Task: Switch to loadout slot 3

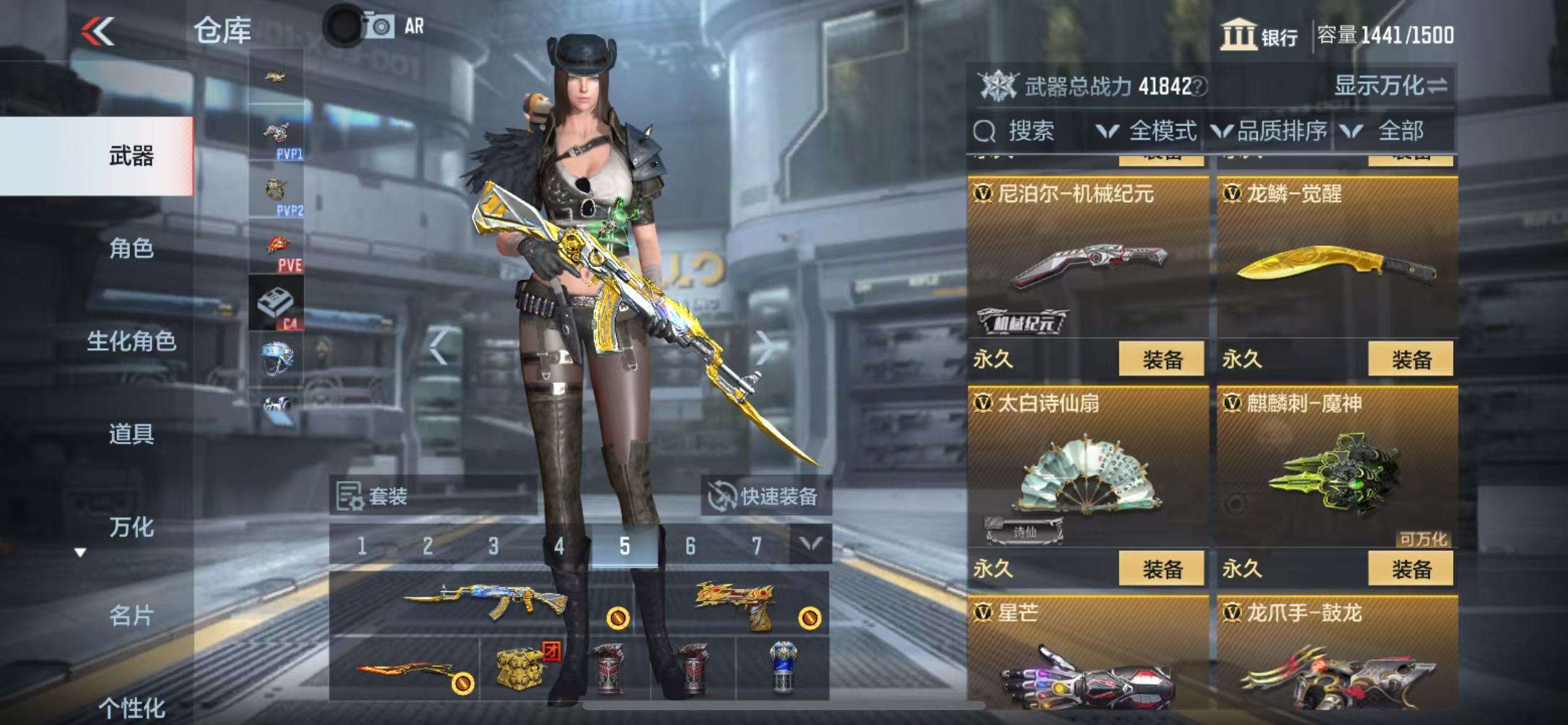Action: [493, 546]
